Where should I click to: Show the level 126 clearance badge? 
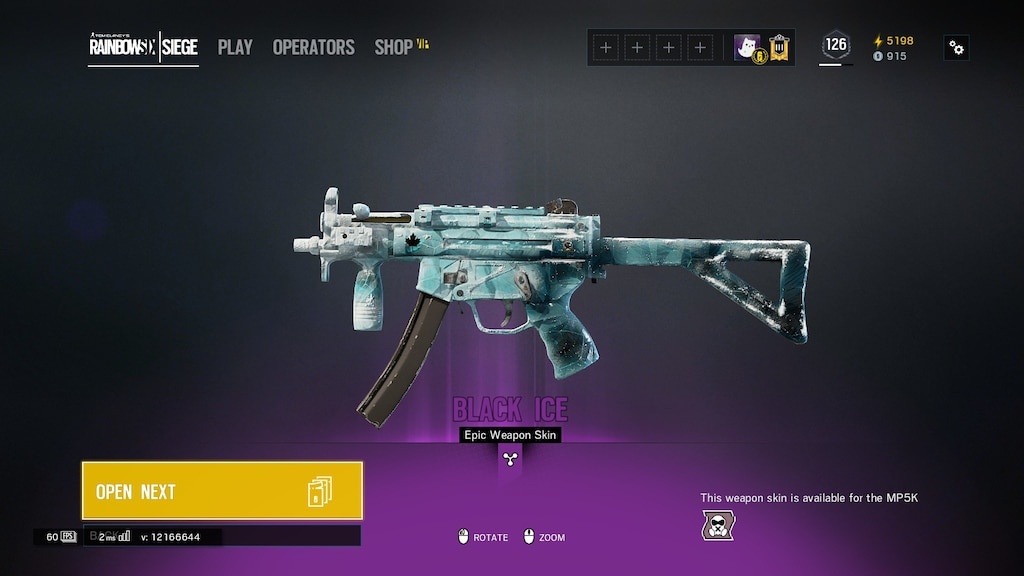[x=835, y=45]
